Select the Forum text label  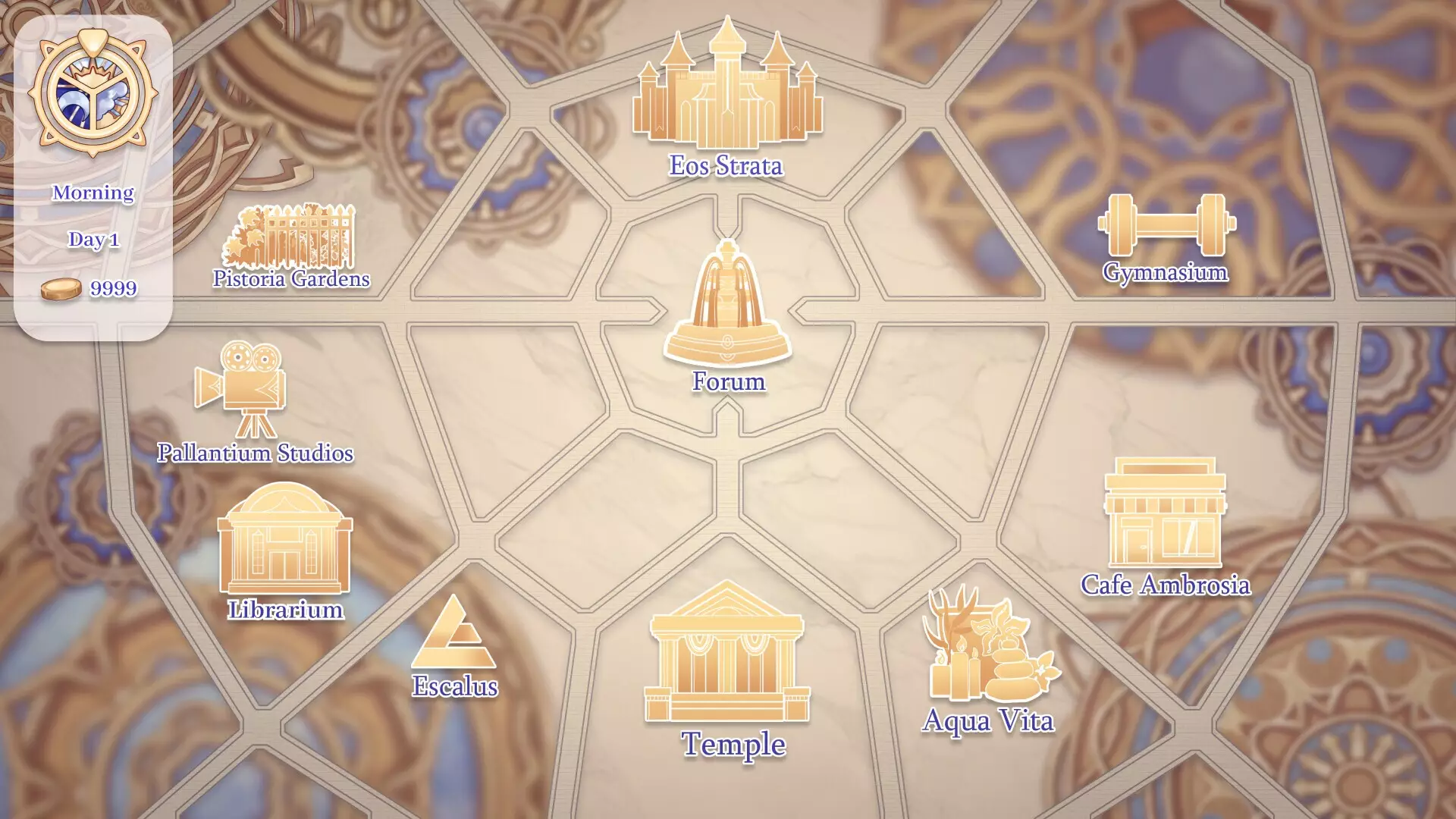[x=726, y=382]
